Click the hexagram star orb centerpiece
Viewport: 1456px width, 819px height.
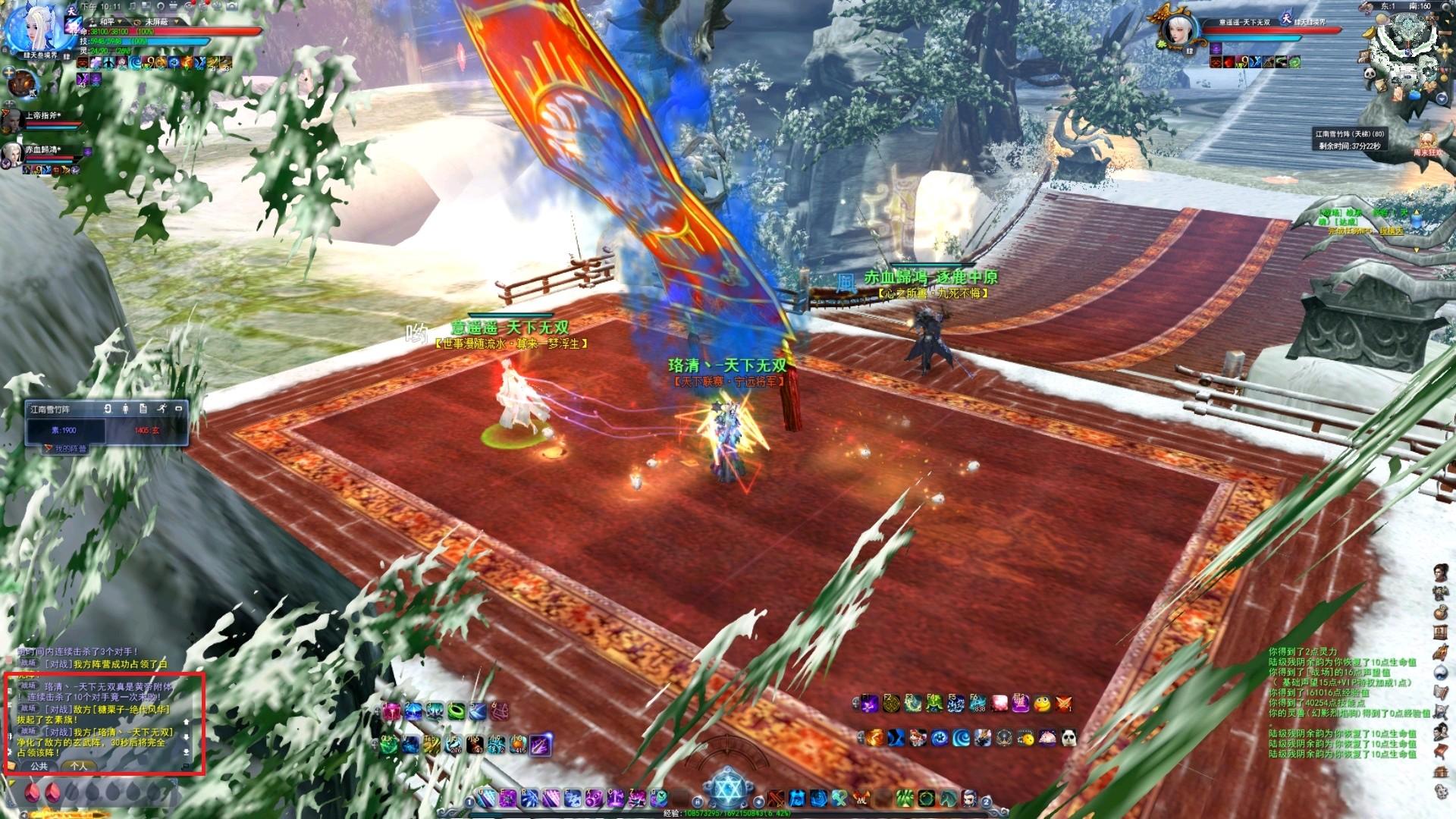(x=726, y=789)
